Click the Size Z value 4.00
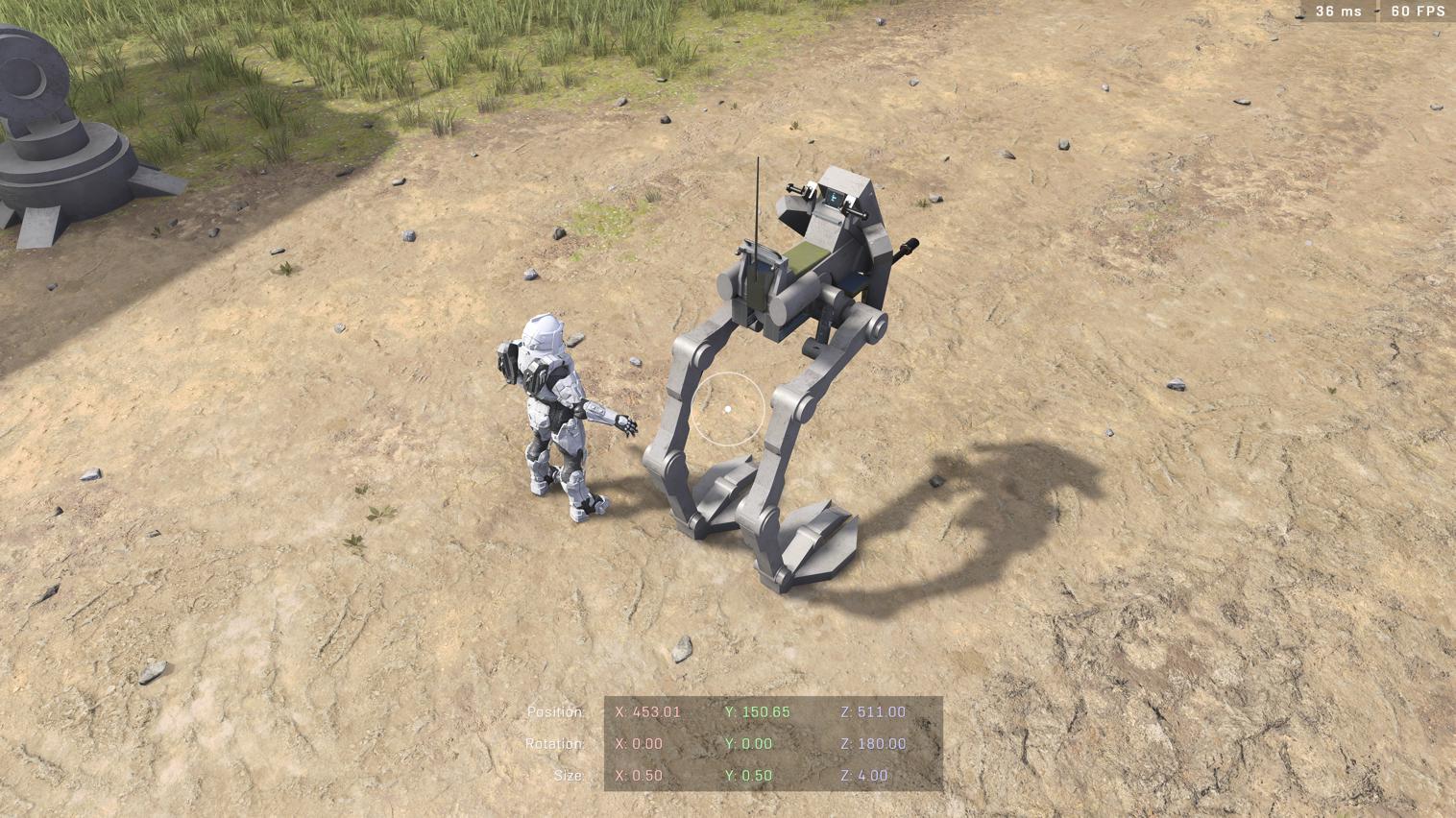The height and width of the screenshot is (818, 1456). (862, 775)
